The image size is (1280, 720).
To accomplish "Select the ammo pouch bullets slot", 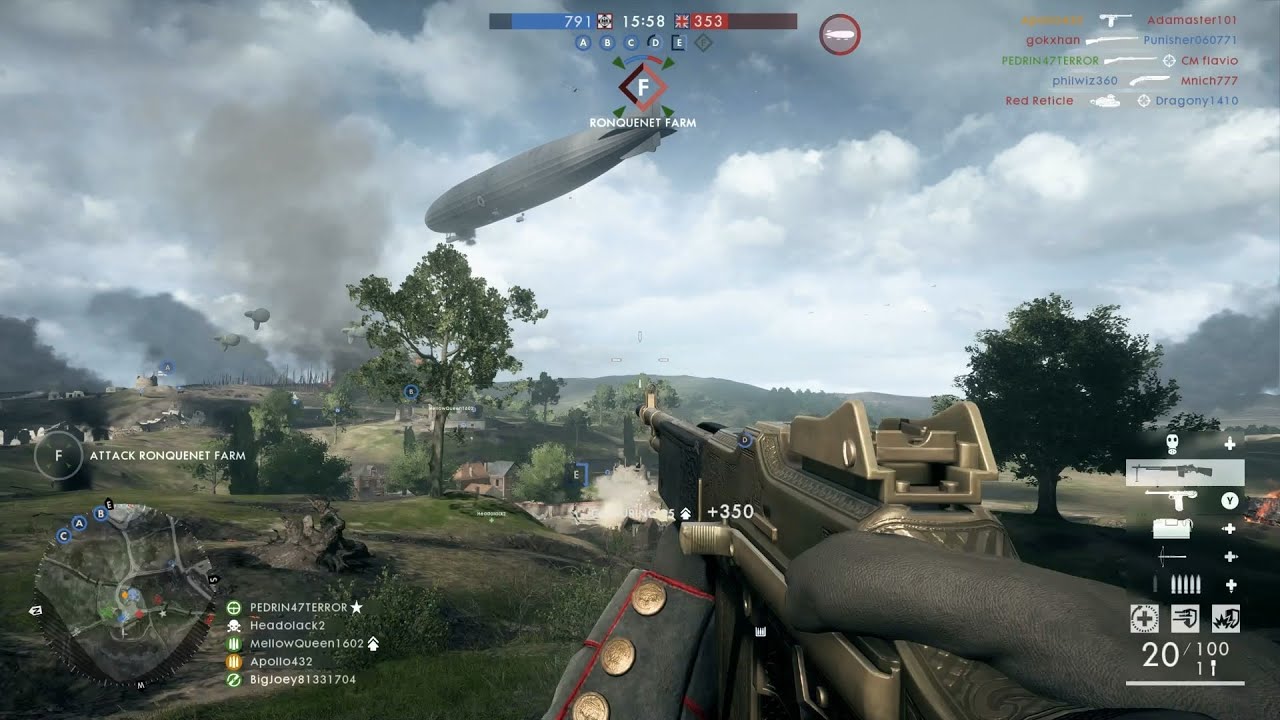I will (x=1185, y=585).
